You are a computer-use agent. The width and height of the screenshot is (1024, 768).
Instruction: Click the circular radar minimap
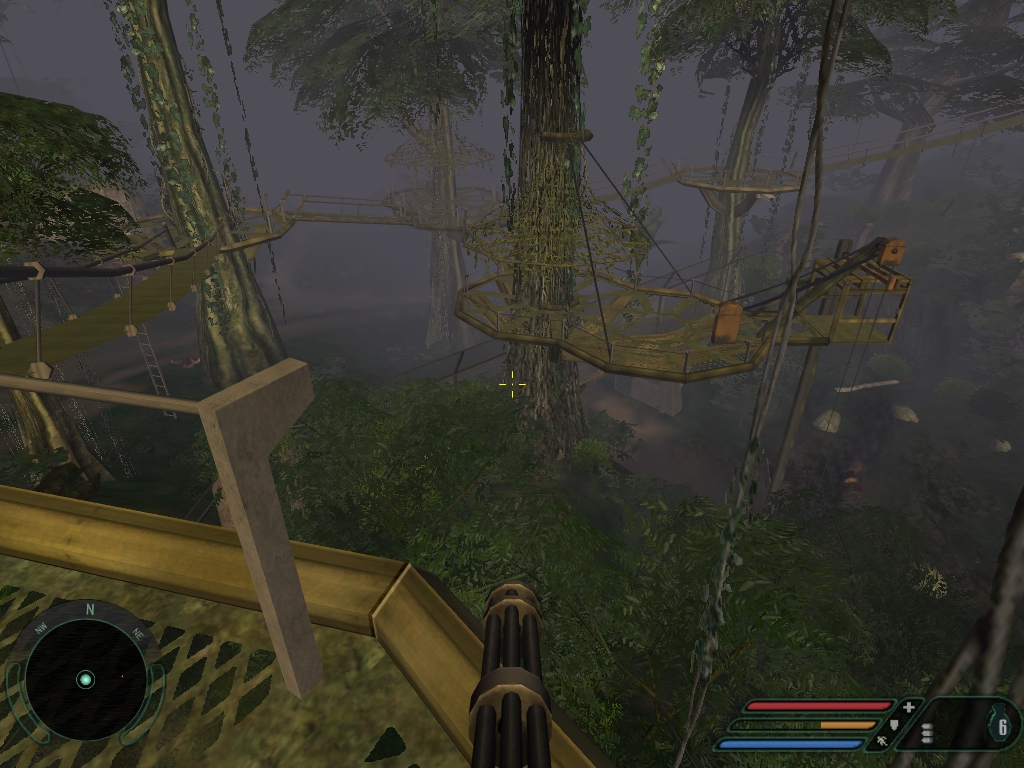[85, 679]
